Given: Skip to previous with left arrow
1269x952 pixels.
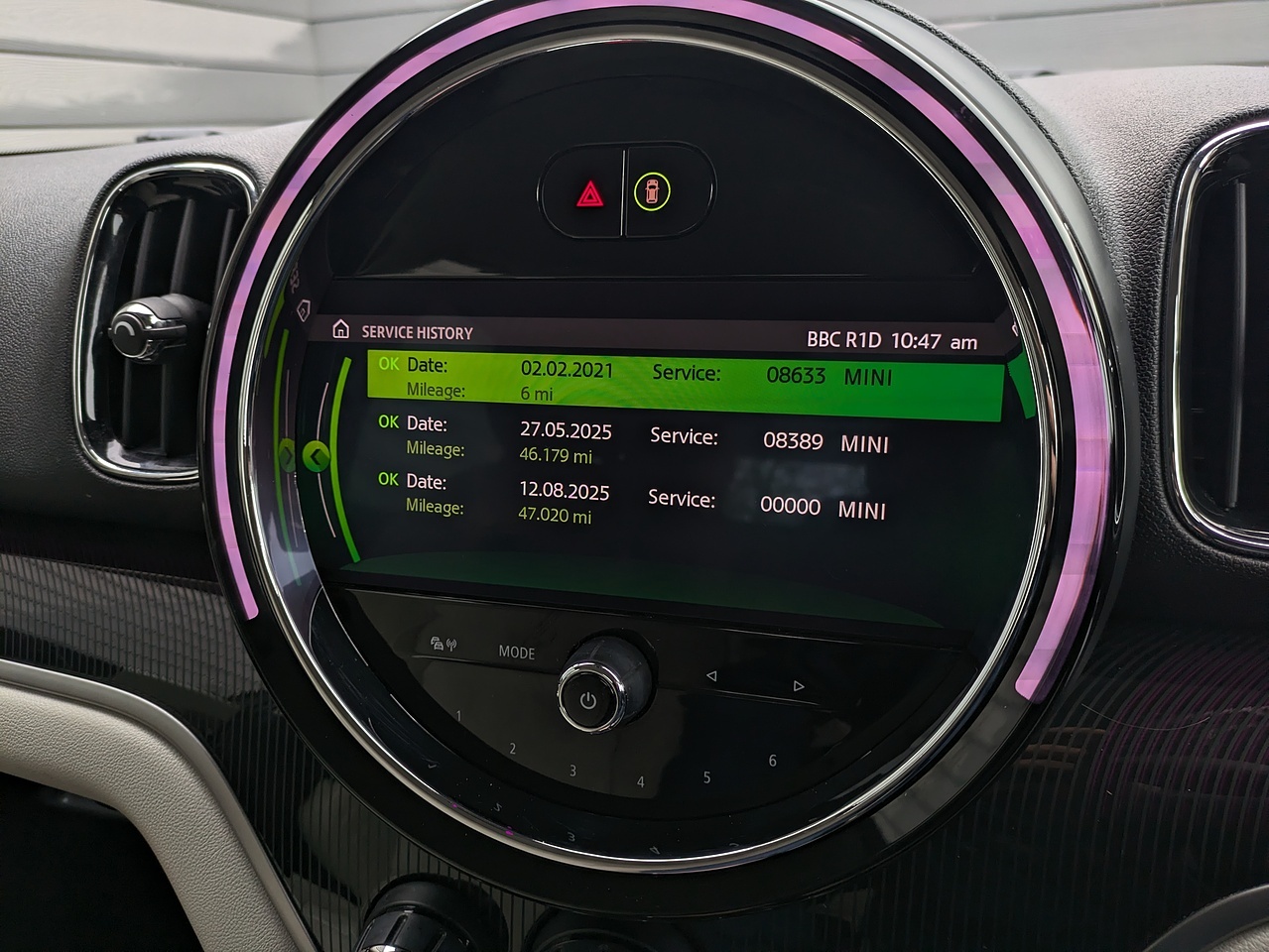Looking at the screenshot, I should [710, 676].
